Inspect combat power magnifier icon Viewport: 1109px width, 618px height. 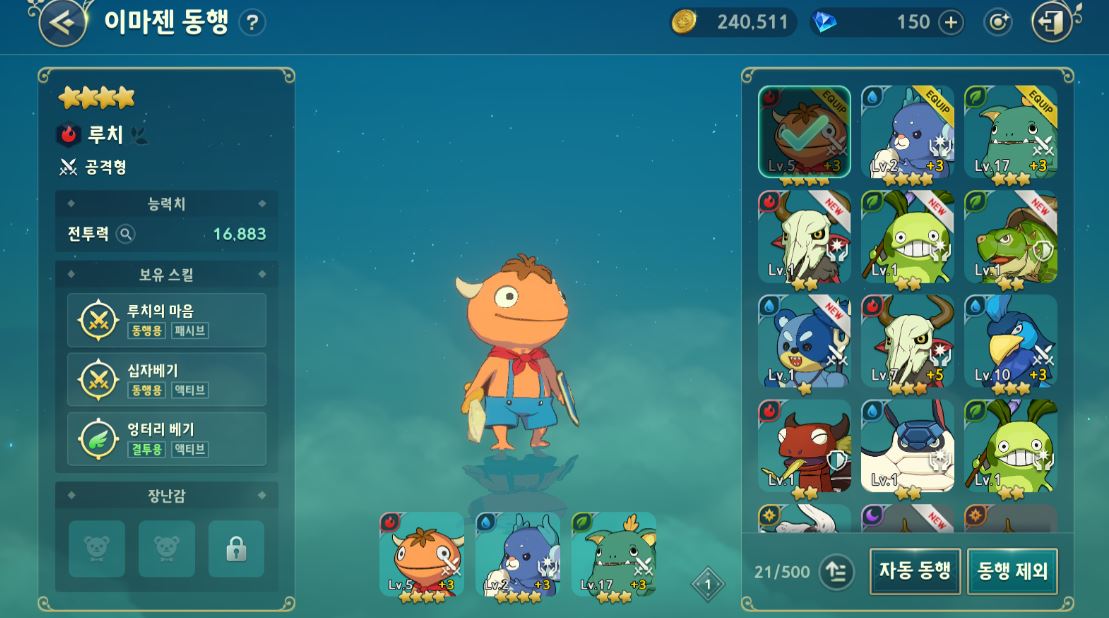125,234
